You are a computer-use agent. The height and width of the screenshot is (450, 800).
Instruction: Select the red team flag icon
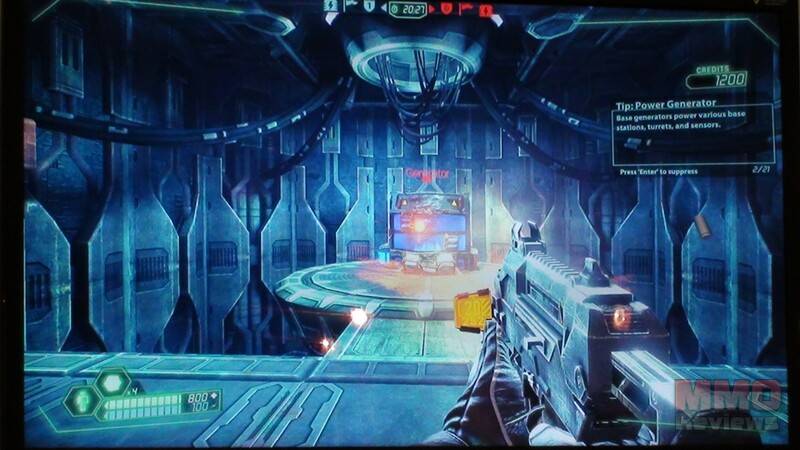coord(465,9)
